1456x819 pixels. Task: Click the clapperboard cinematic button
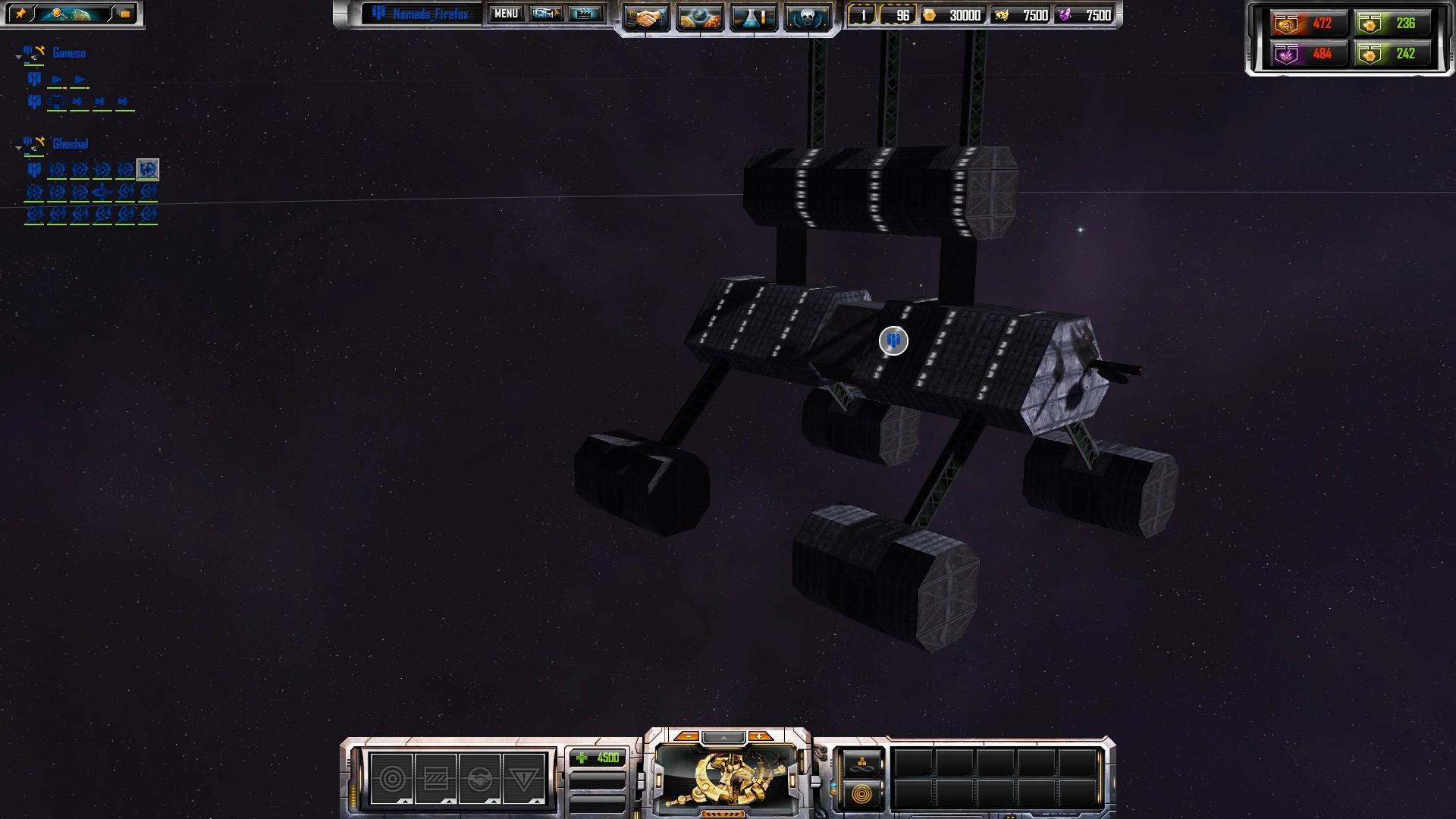point(585,14)
